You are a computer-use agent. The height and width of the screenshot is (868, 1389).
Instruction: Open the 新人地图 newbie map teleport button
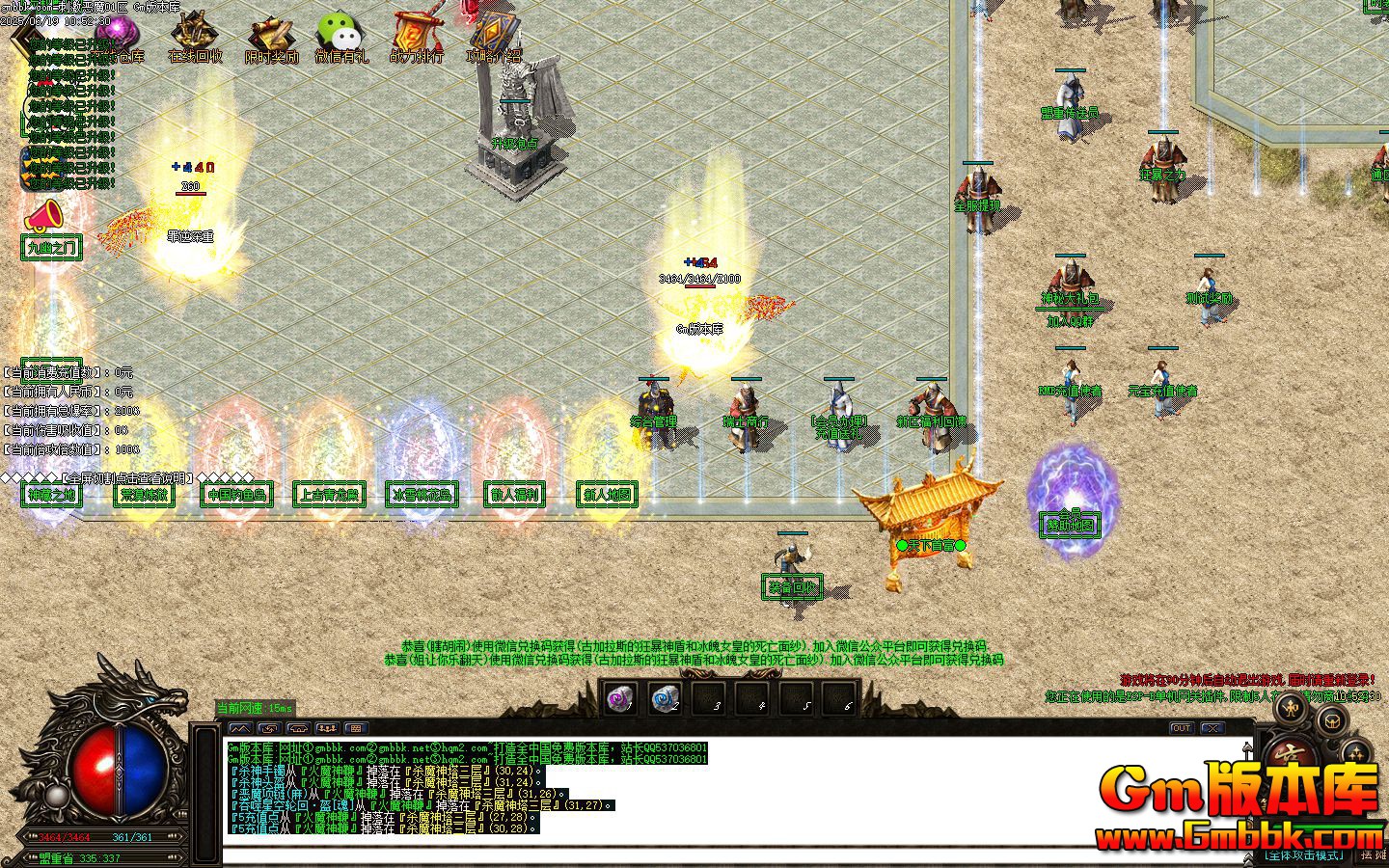607,494
